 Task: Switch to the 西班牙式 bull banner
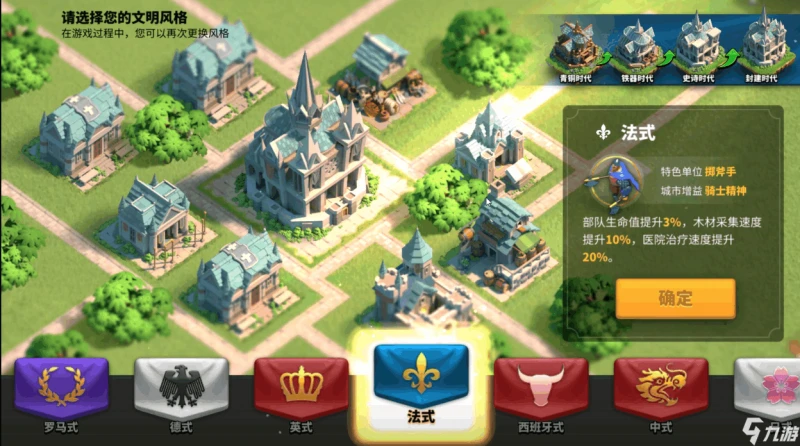541,392
